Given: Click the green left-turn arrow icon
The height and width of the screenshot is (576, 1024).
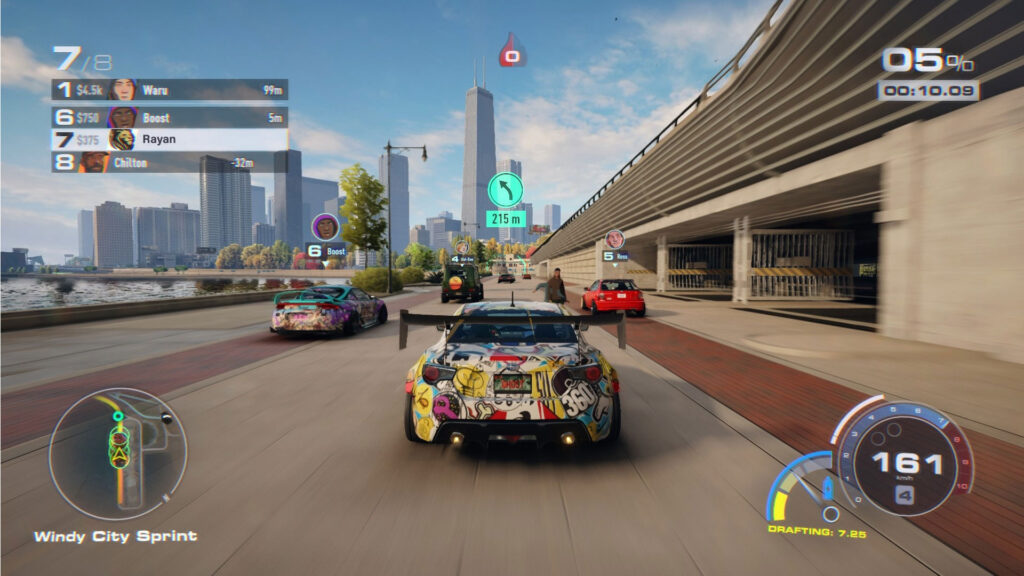Looking at the screenshot, I should pyautogui.click(x=505, y=190).
